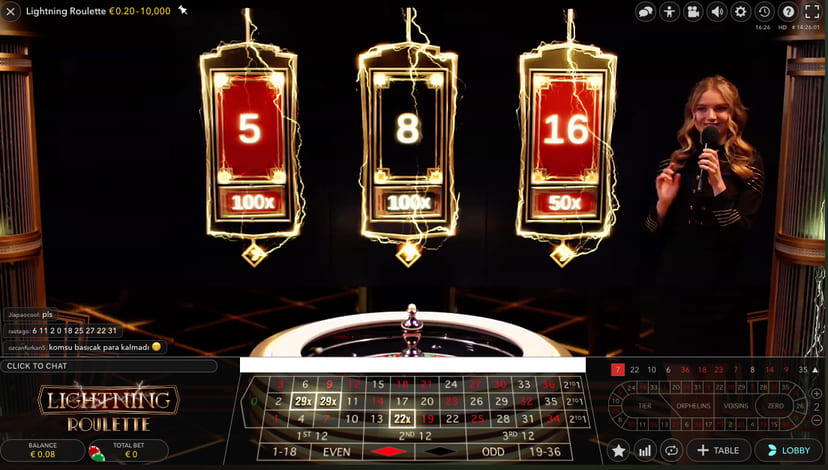Show the statistics bar chart
Image resolution: width=828 pixels, height=470 pixels.
click(x=645, y=451)
